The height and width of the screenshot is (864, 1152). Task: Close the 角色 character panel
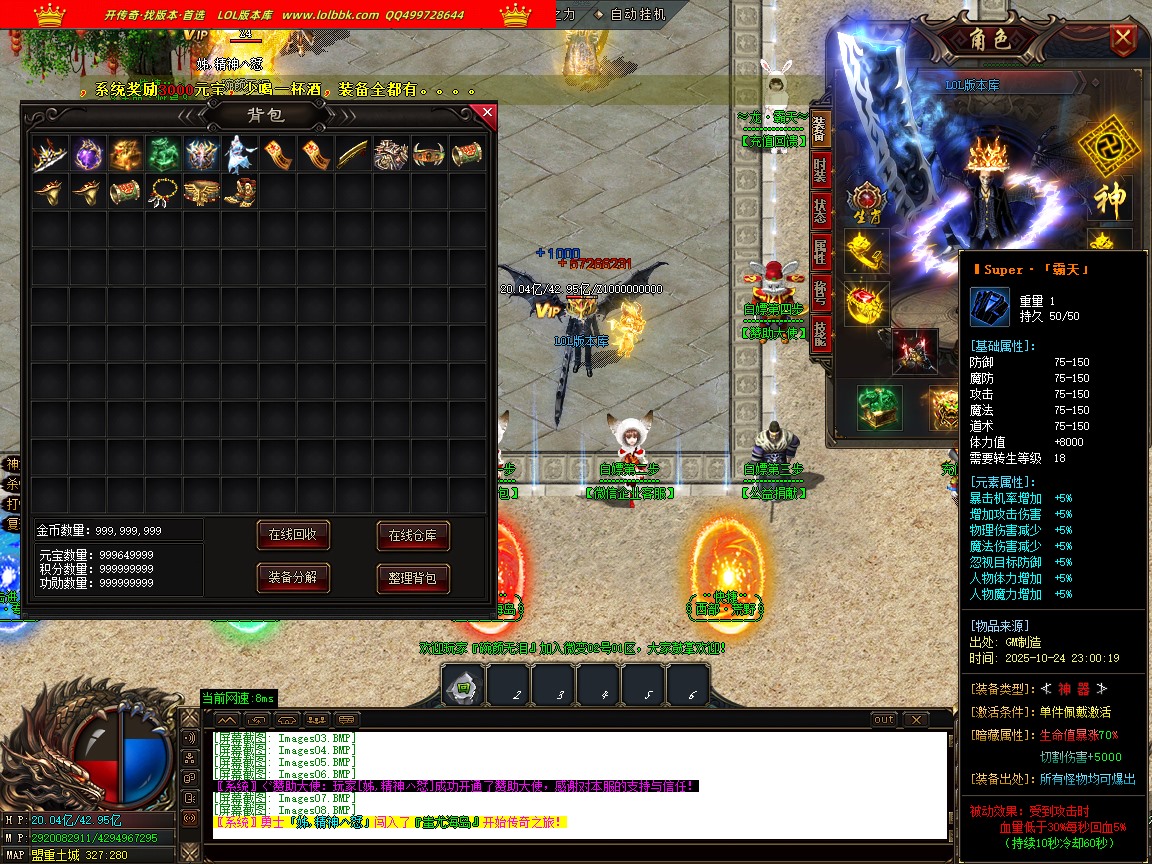point(1124,40)
